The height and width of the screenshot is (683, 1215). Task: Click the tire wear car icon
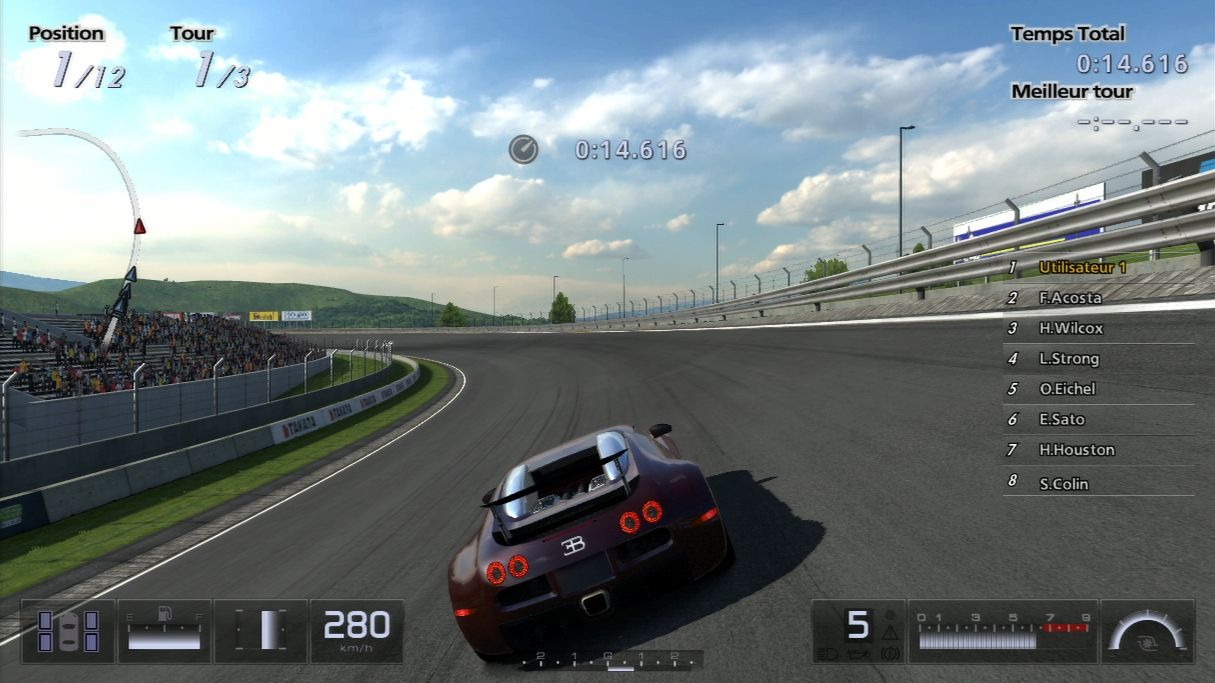tap(68, 631)
